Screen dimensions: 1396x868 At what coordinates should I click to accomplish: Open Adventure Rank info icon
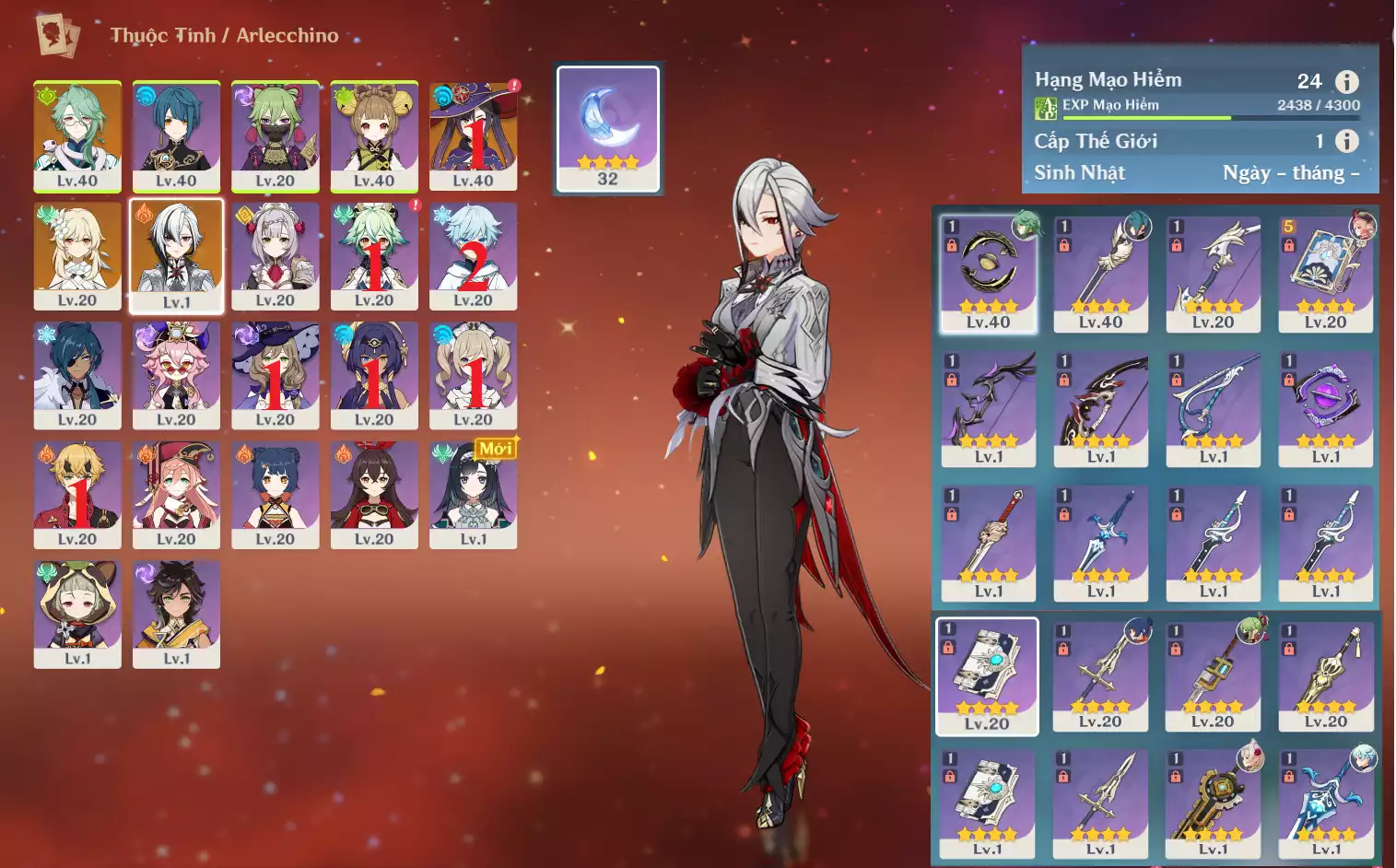[x=1346, y=82]
